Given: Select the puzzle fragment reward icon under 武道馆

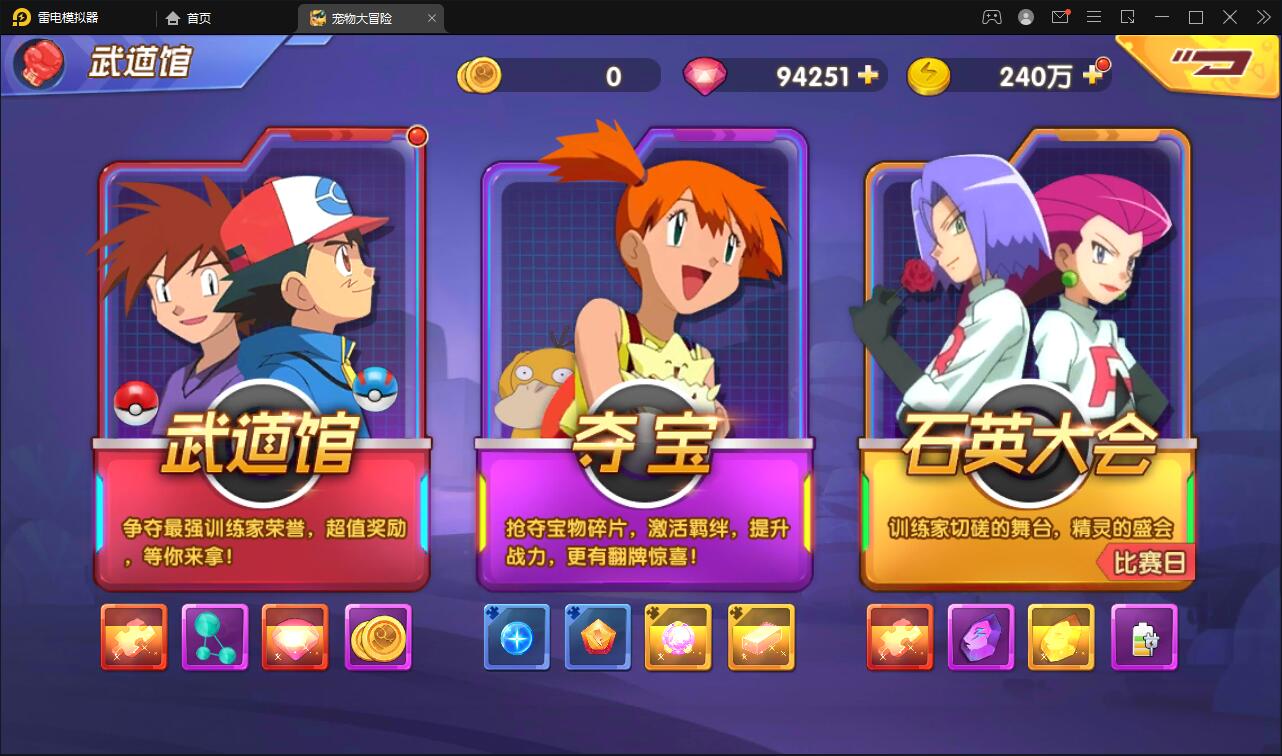Looking at the screenshot, I should point(133,637).
